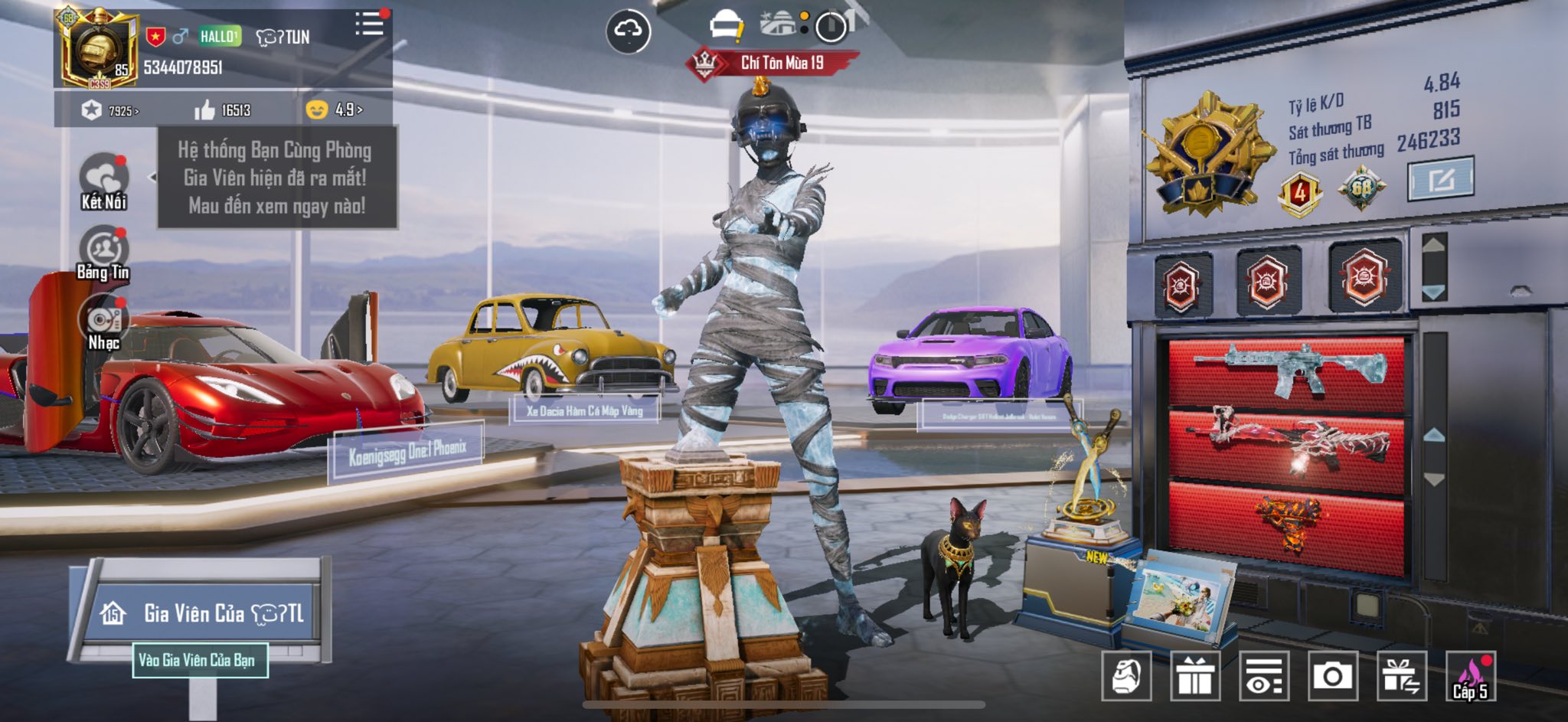
Task: Open the eye-and-list view settings icon
Action: click(1264, 676)
